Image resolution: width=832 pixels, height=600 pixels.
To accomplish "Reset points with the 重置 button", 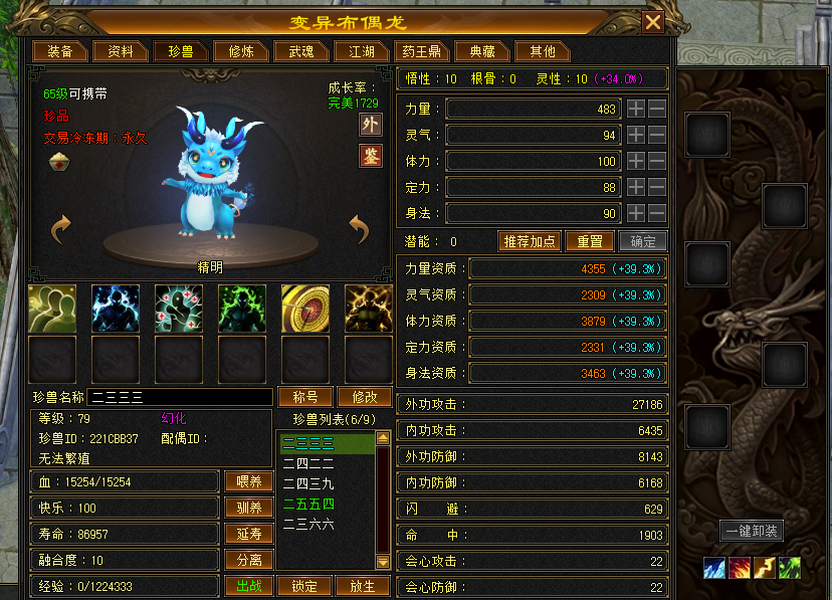I will pos(589,242).
